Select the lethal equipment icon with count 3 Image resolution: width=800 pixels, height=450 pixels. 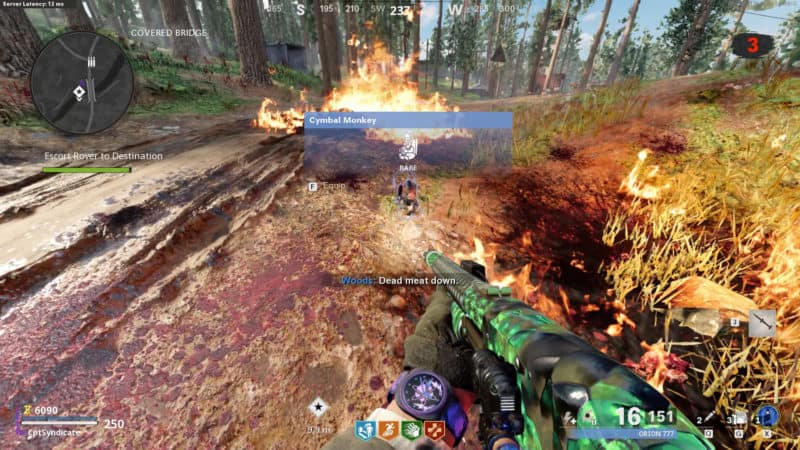[x=739, y=419]
